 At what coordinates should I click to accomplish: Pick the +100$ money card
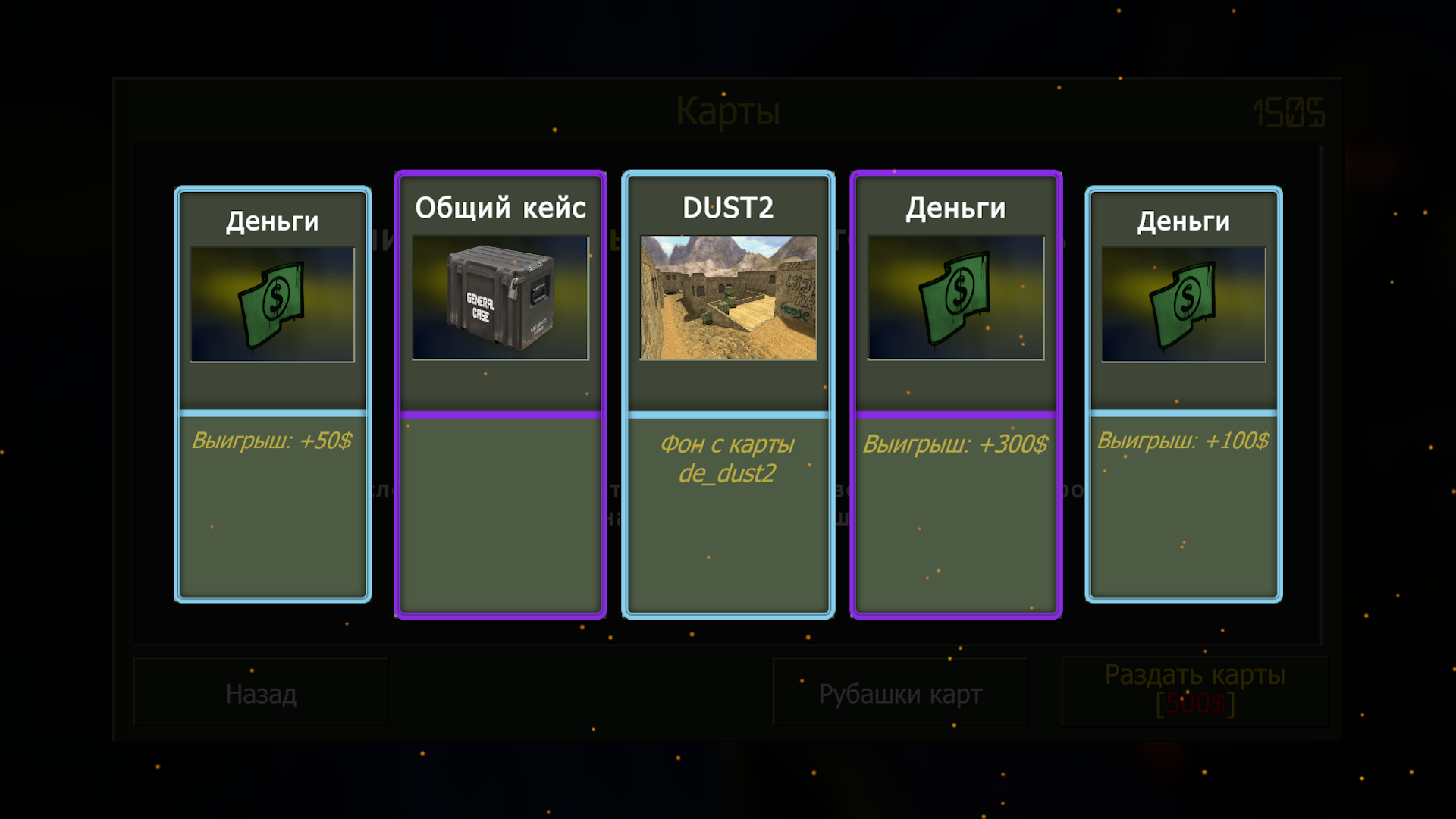[x=1183, y=394]
